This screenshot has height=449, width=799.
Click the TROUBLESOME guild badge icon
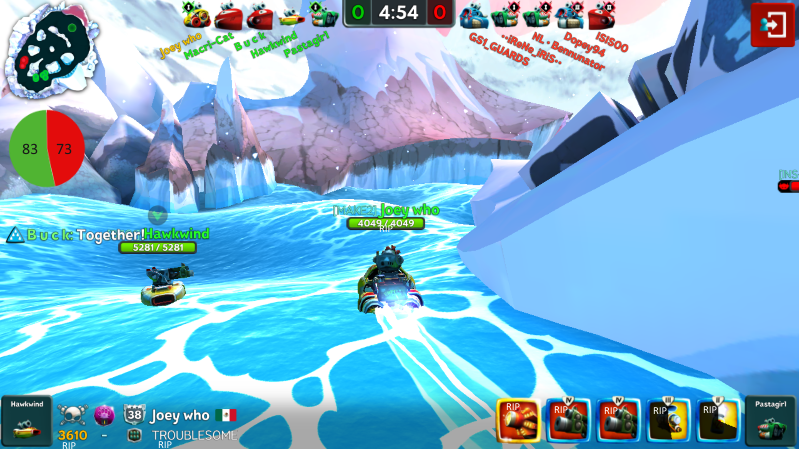134,436
